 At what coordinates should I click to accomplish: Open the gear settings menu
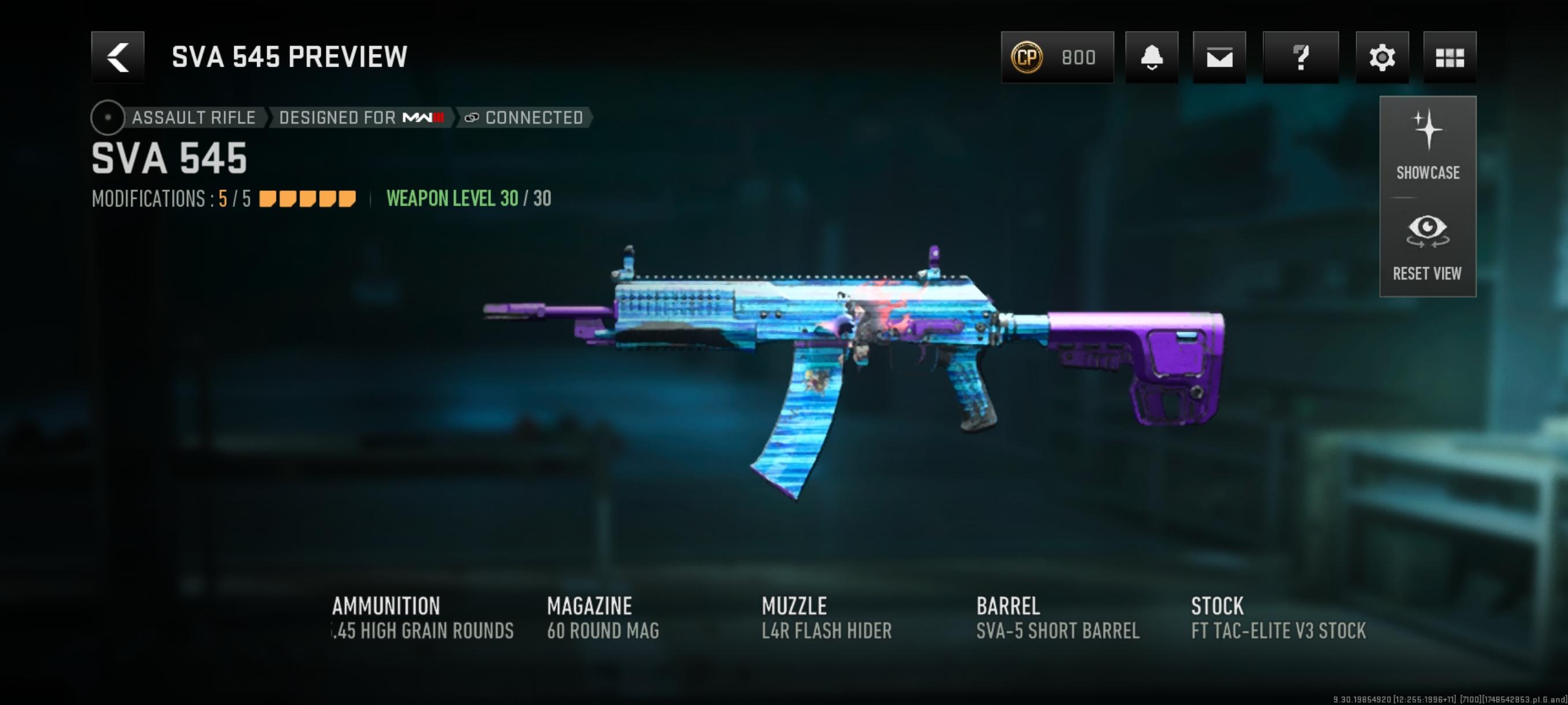click(1381, 57)
